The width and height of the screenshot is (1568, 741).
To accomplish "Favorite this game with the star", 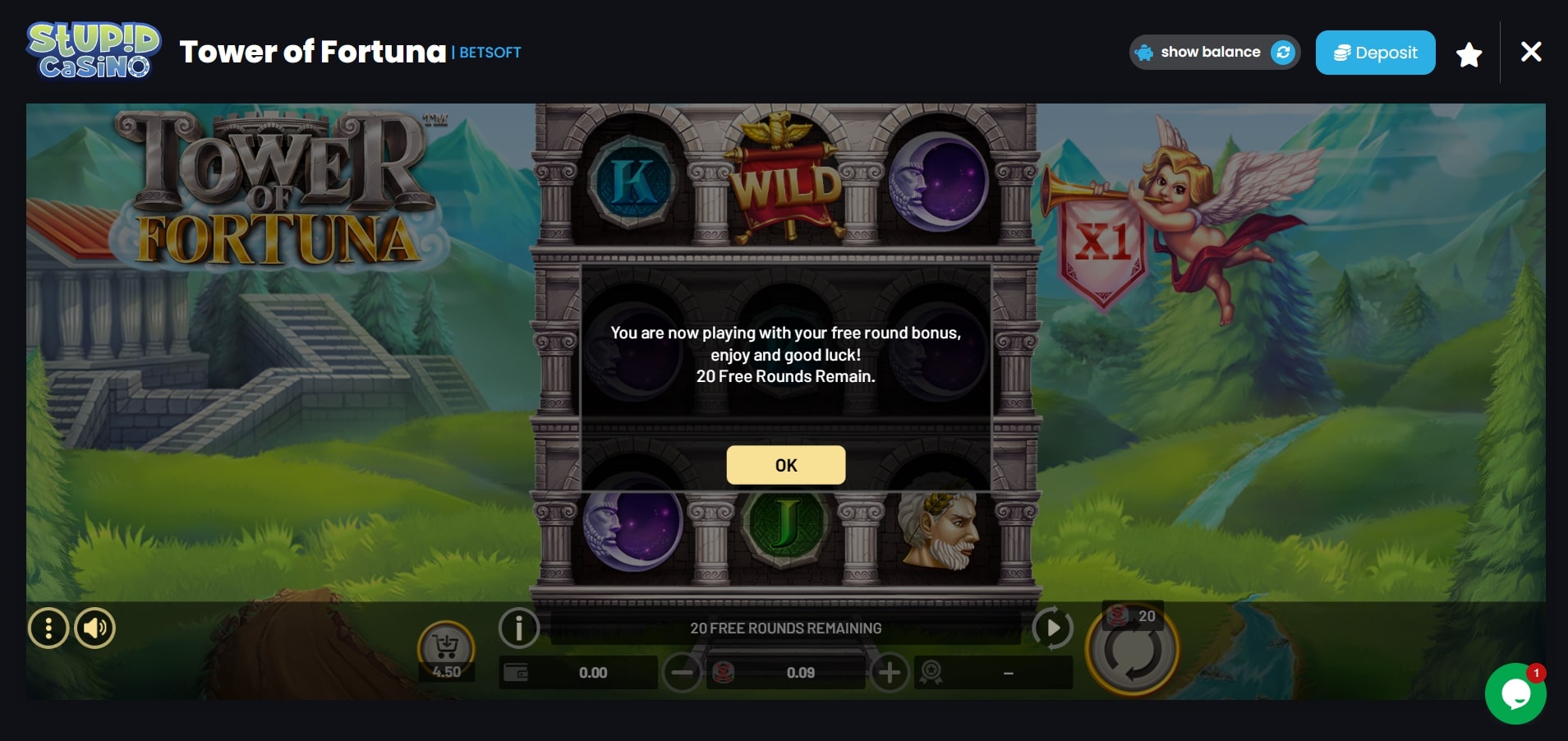I will point(1469,52).
